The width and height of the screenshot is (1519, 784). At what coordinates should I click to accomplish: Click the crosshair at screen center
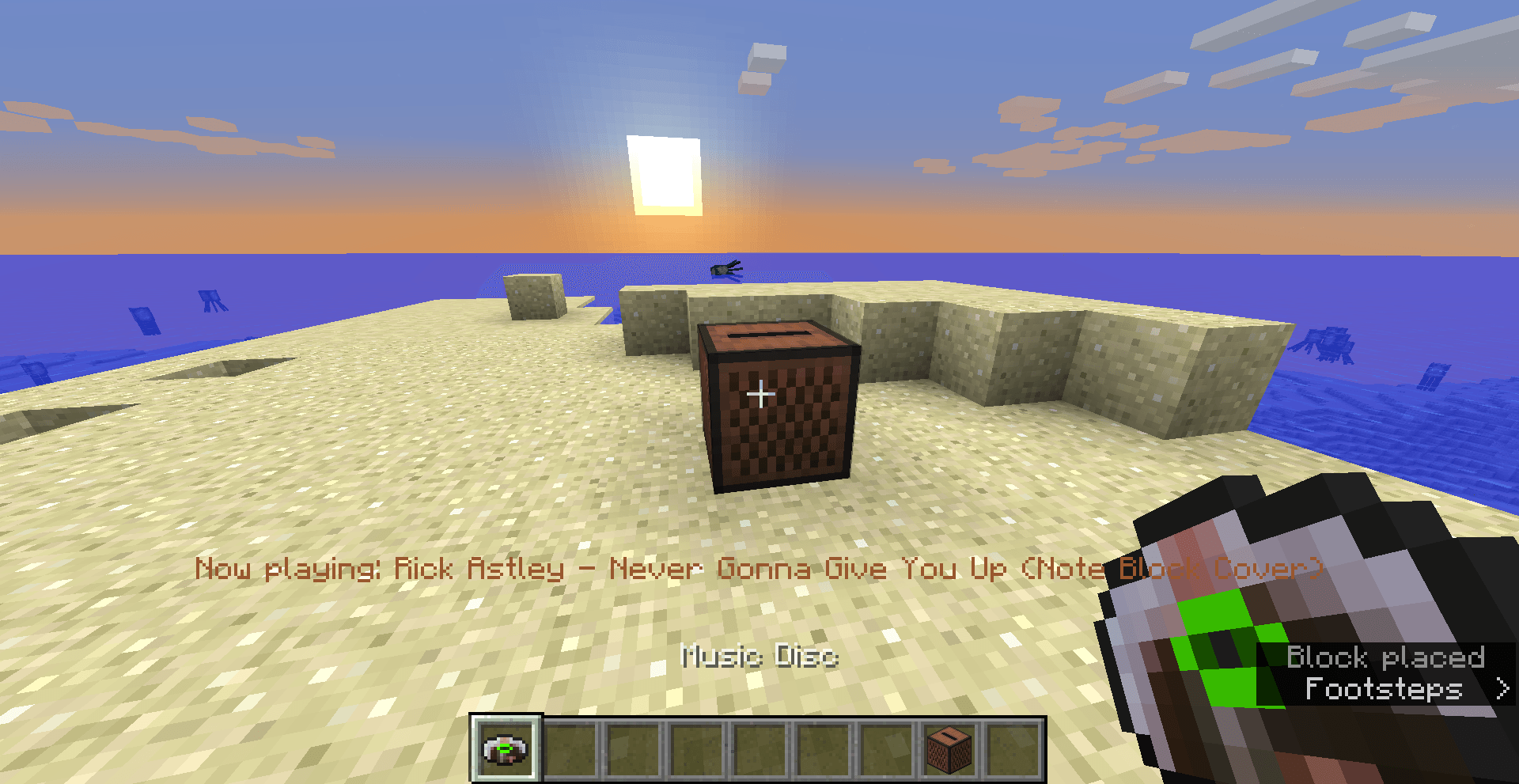tap(759, 392)
